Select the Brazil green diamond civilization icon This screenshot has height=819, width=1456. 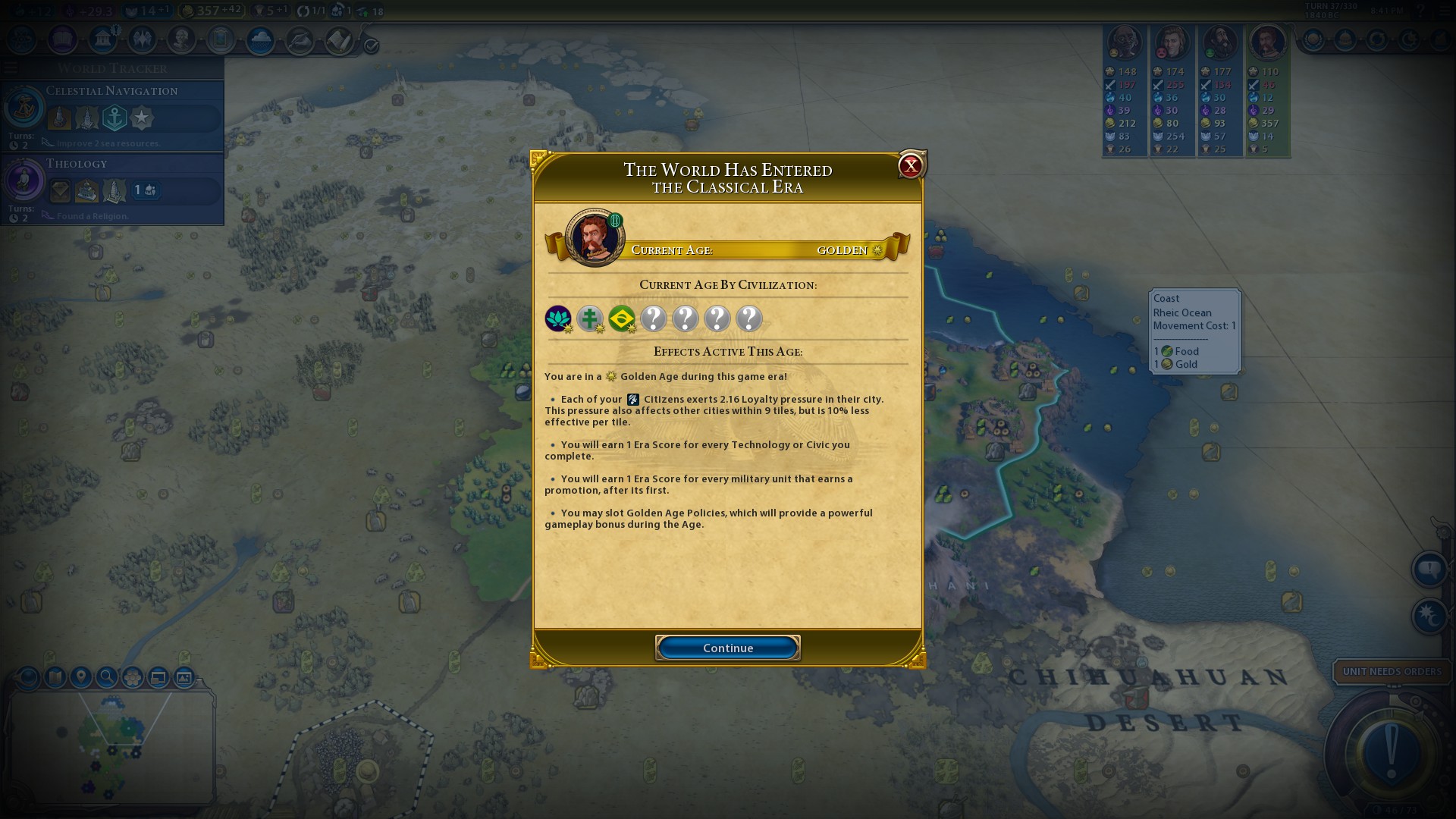coord(622,318)
